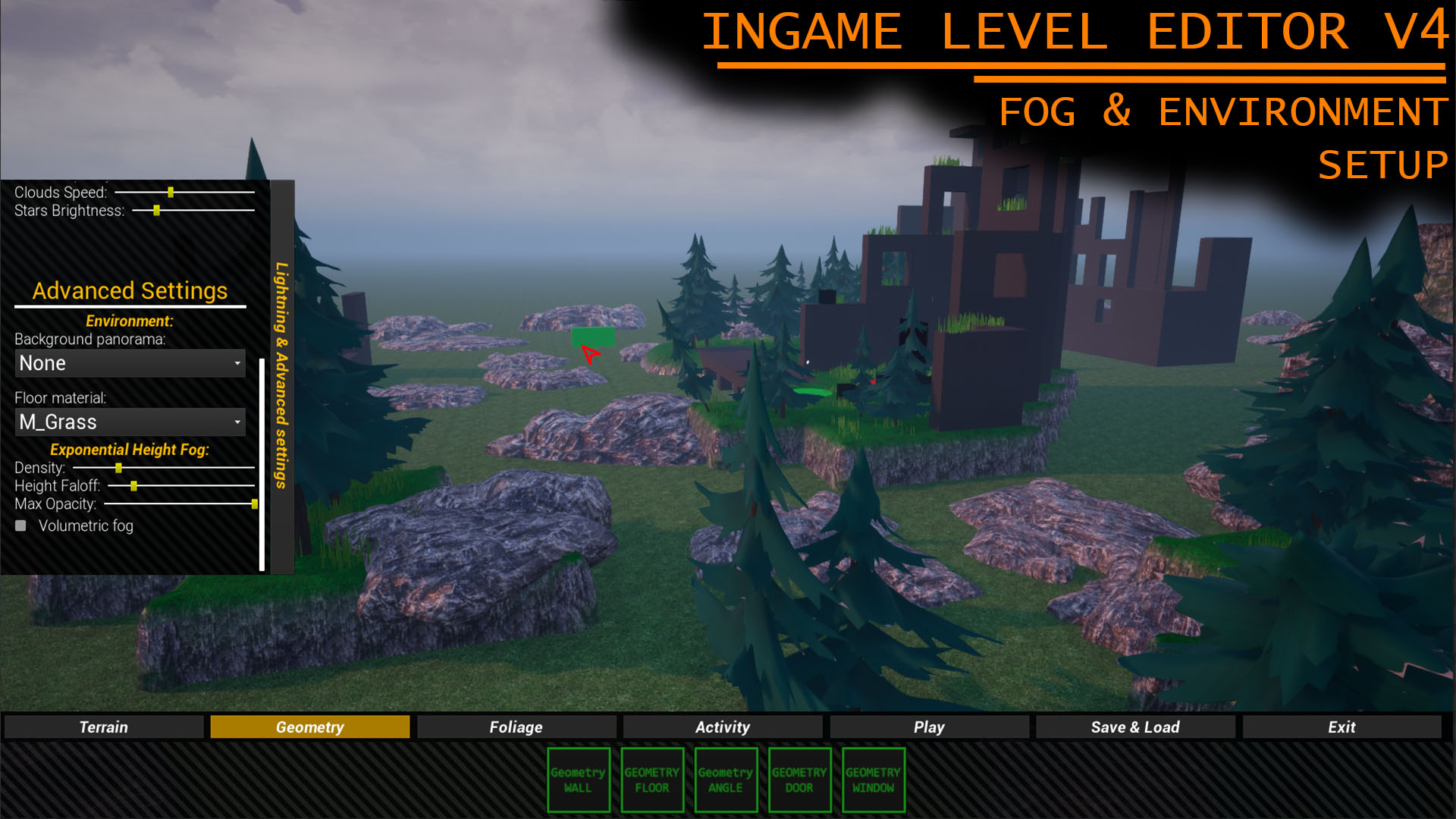Open the Save & Load menu
The height and width of the screenshot is (819, 1456).
pyautogui.click(x=1134, y=726)
